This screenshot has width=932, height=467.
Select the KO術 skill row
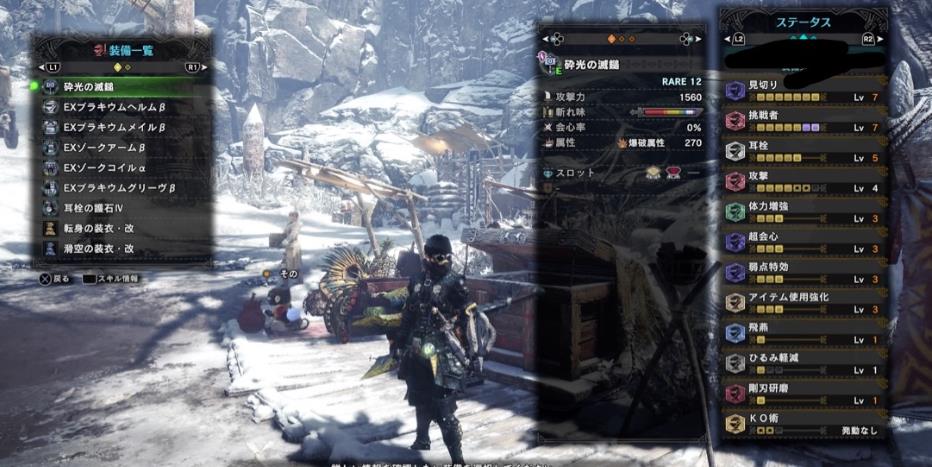(805, 422)
